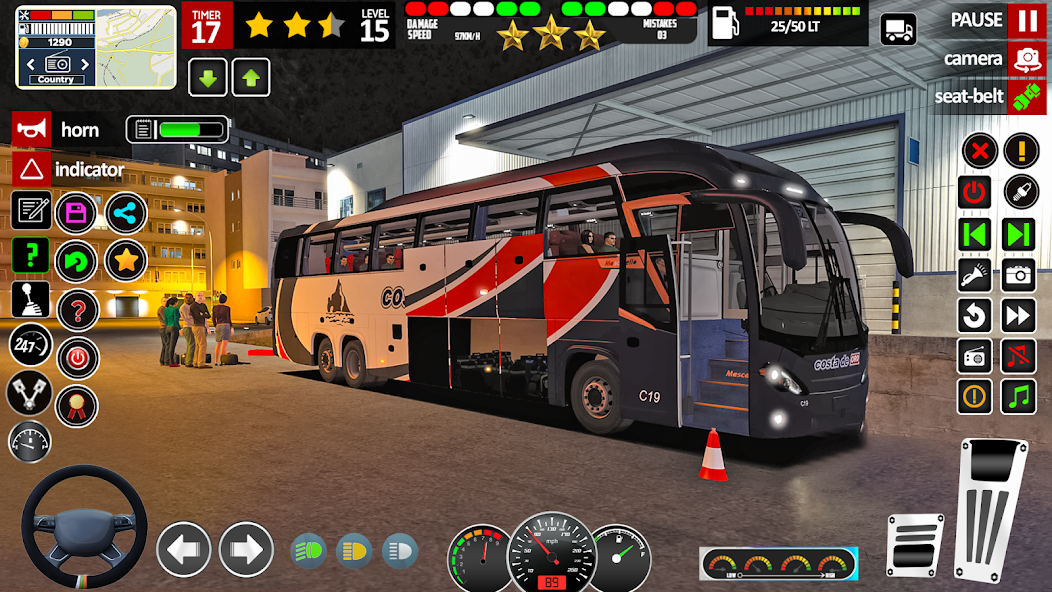Open the minimap in the corner
Viewport: 1052px width, 592px height.
[x=96, y=46]
